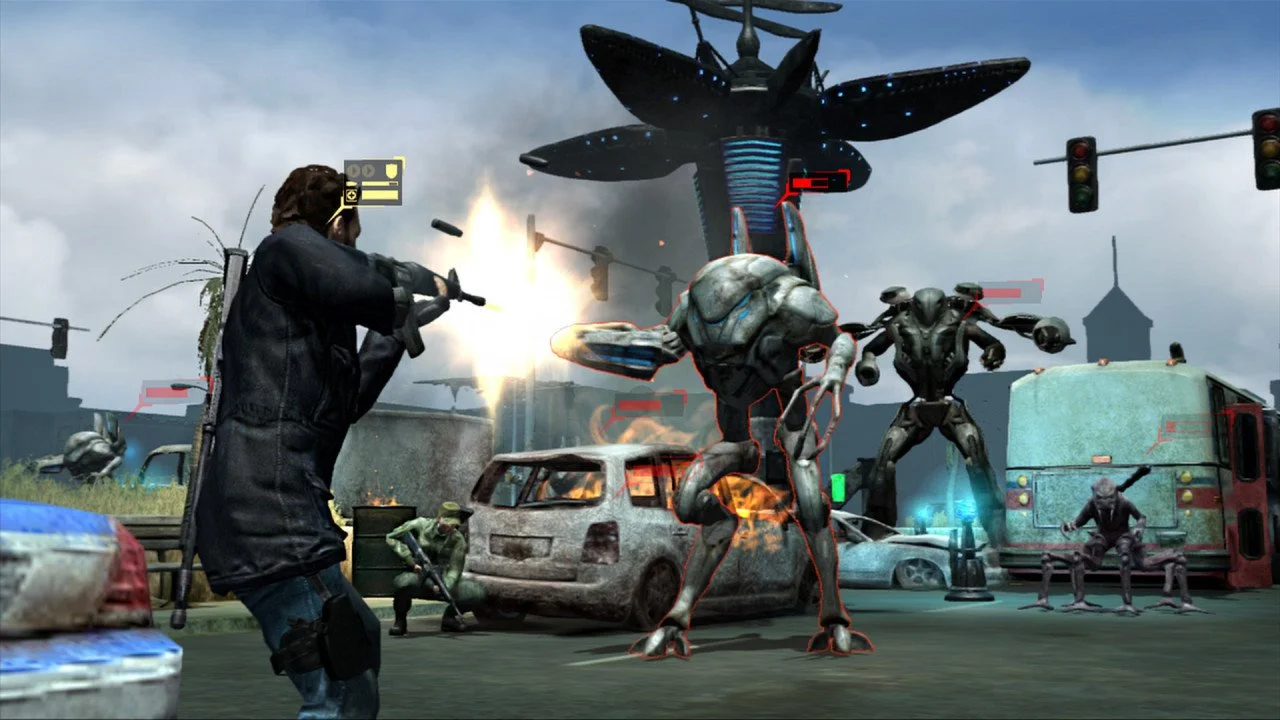The image size is (1280, 720).
Task: Click the right circular arrow icon in the HUD
Action: pos(368,170)
